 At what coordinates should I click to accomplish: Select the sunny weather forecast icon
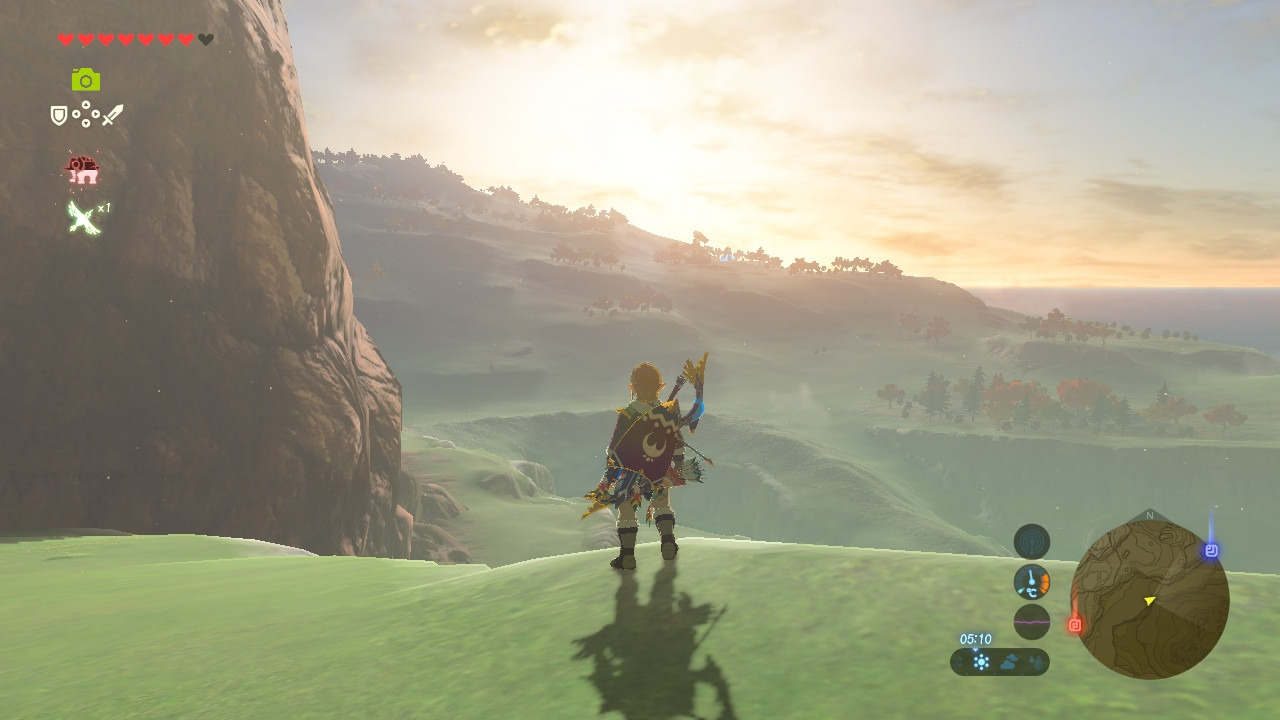click(982, 662)
